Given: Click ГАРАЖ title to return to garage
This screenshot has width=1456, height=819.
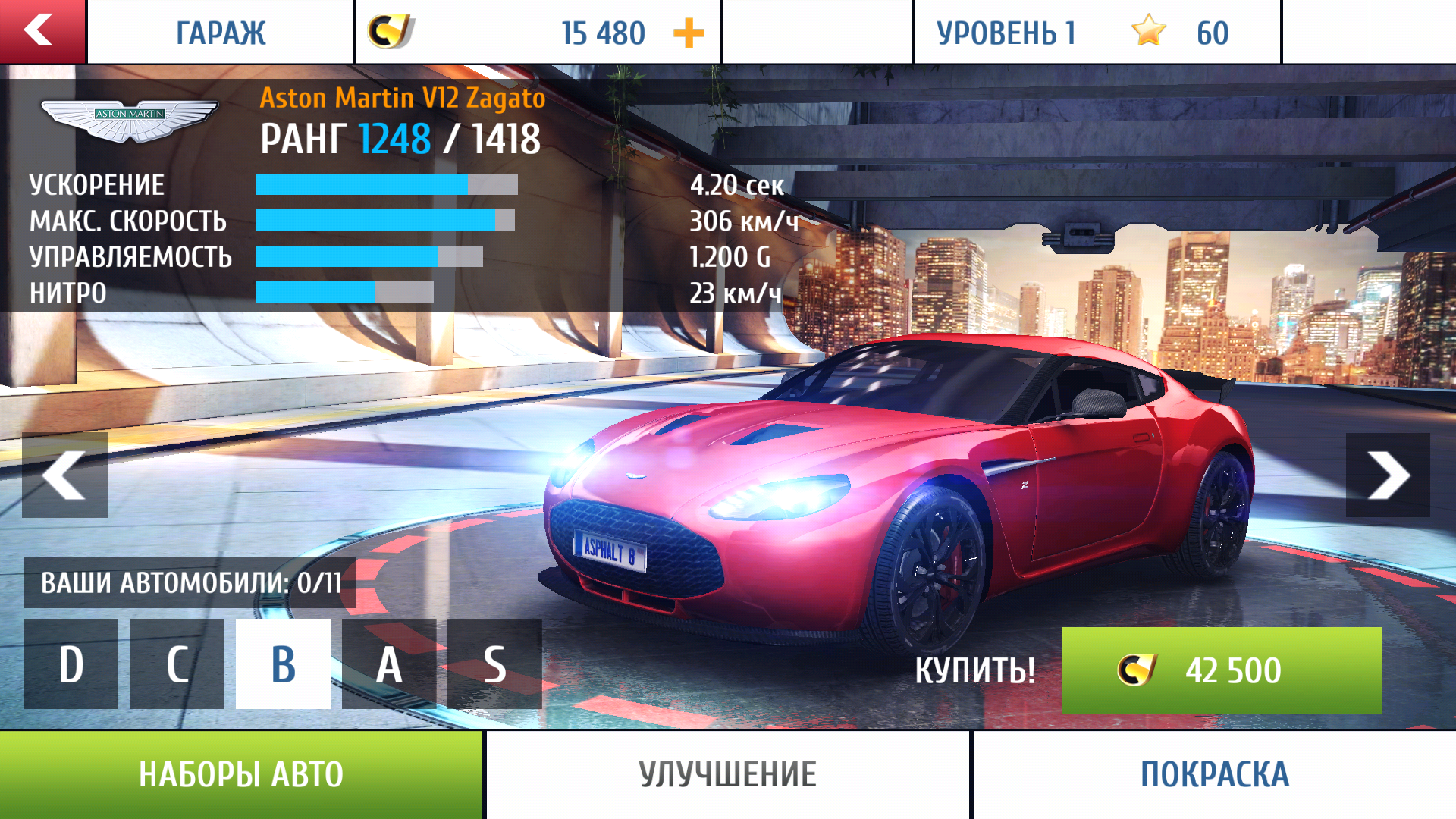Looking at the screenshot, I should (221, 31).
